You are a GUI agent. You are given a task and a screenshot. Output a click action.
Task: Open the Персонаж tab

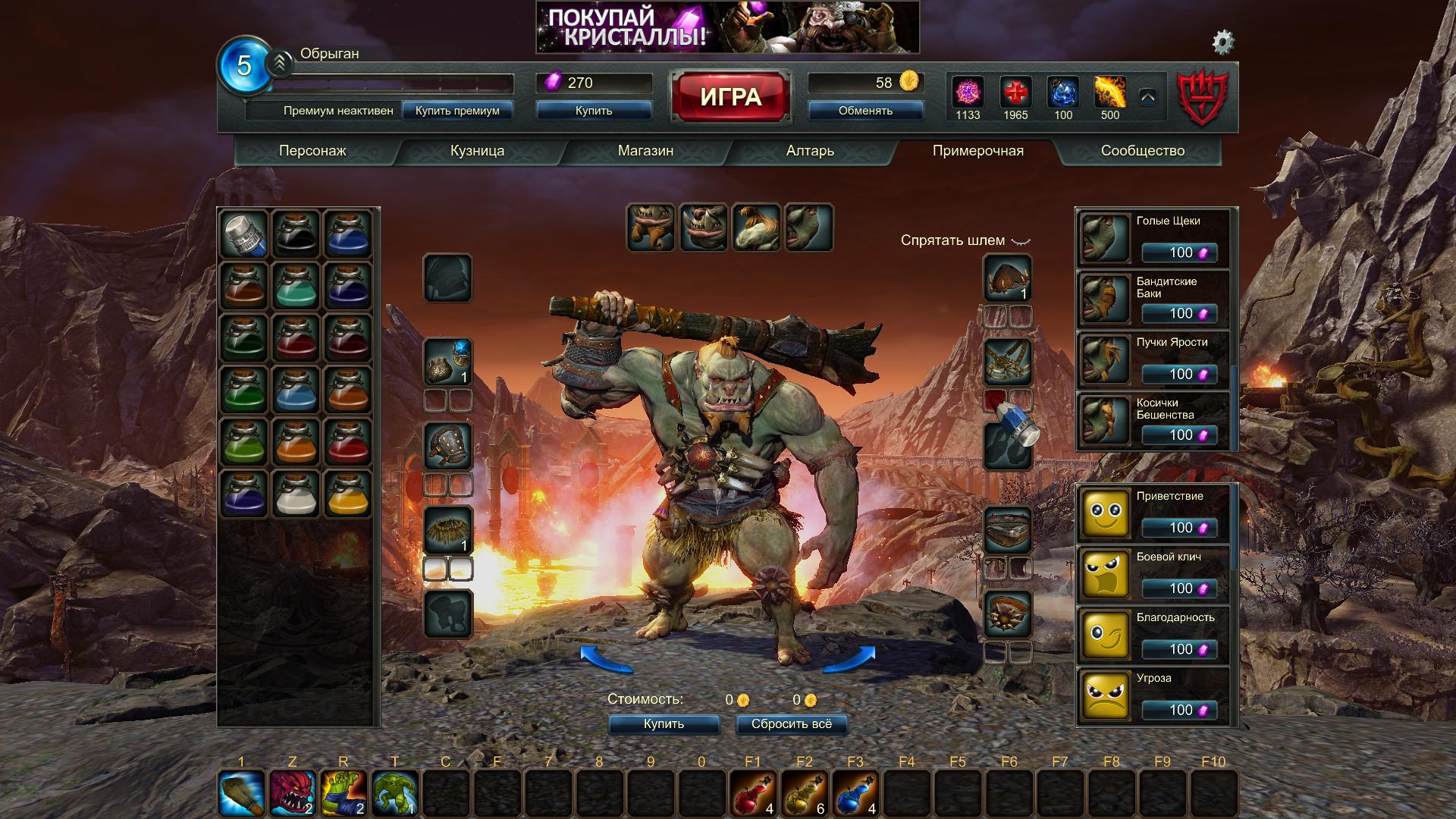(312, 151)
